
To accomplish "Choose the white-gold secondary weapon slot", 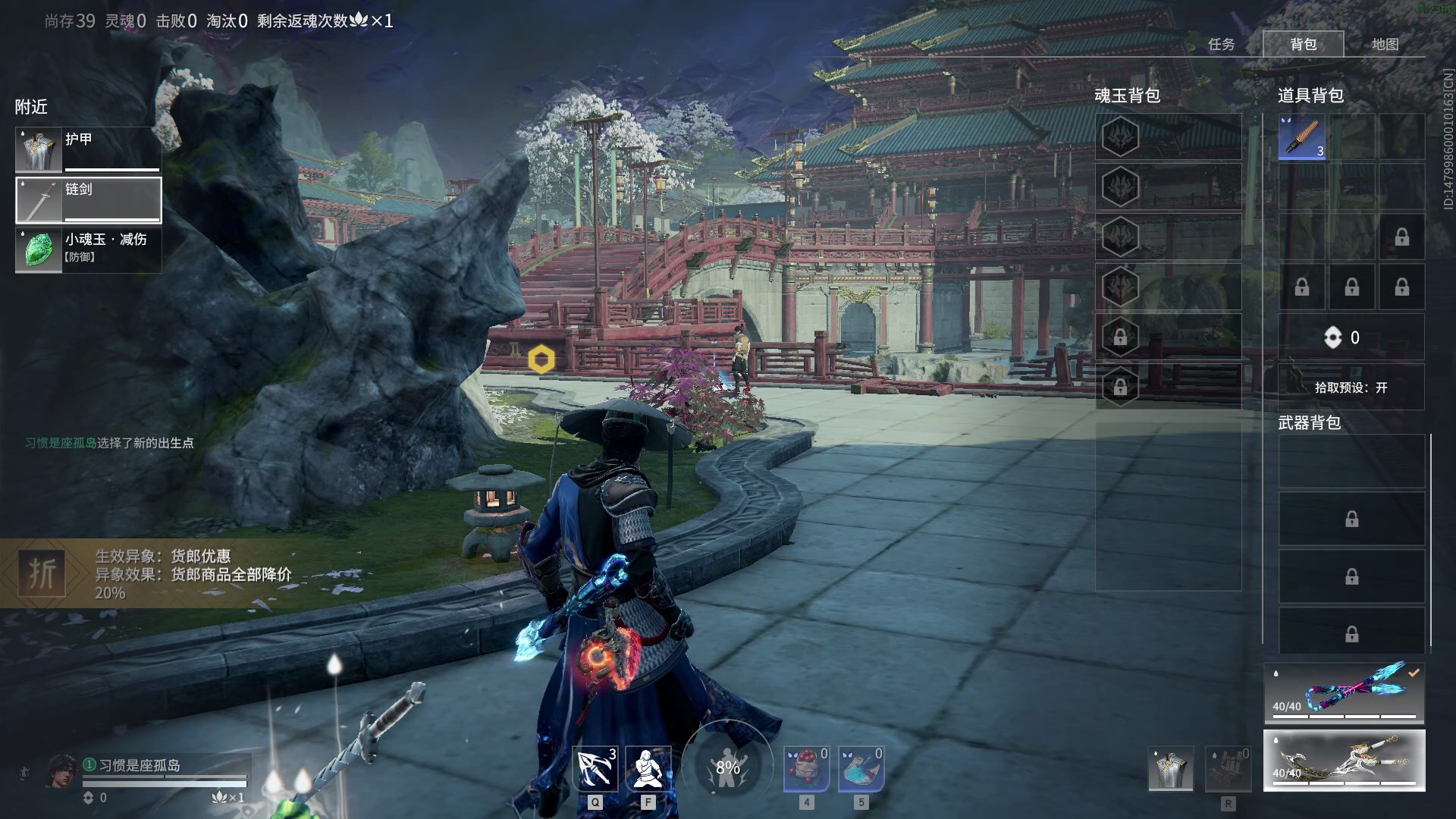I will pyautogui.click(x=1344, y=760).
